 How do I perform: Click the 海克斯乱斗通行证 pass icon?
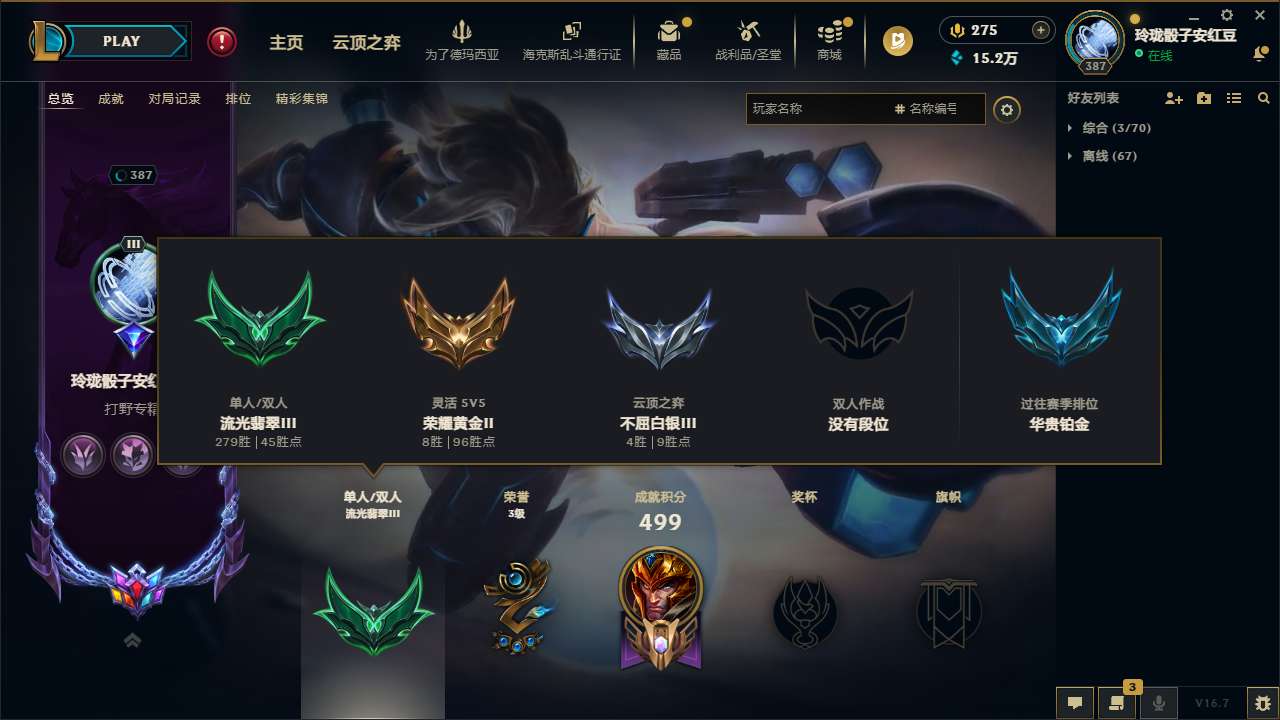[571, 40]
